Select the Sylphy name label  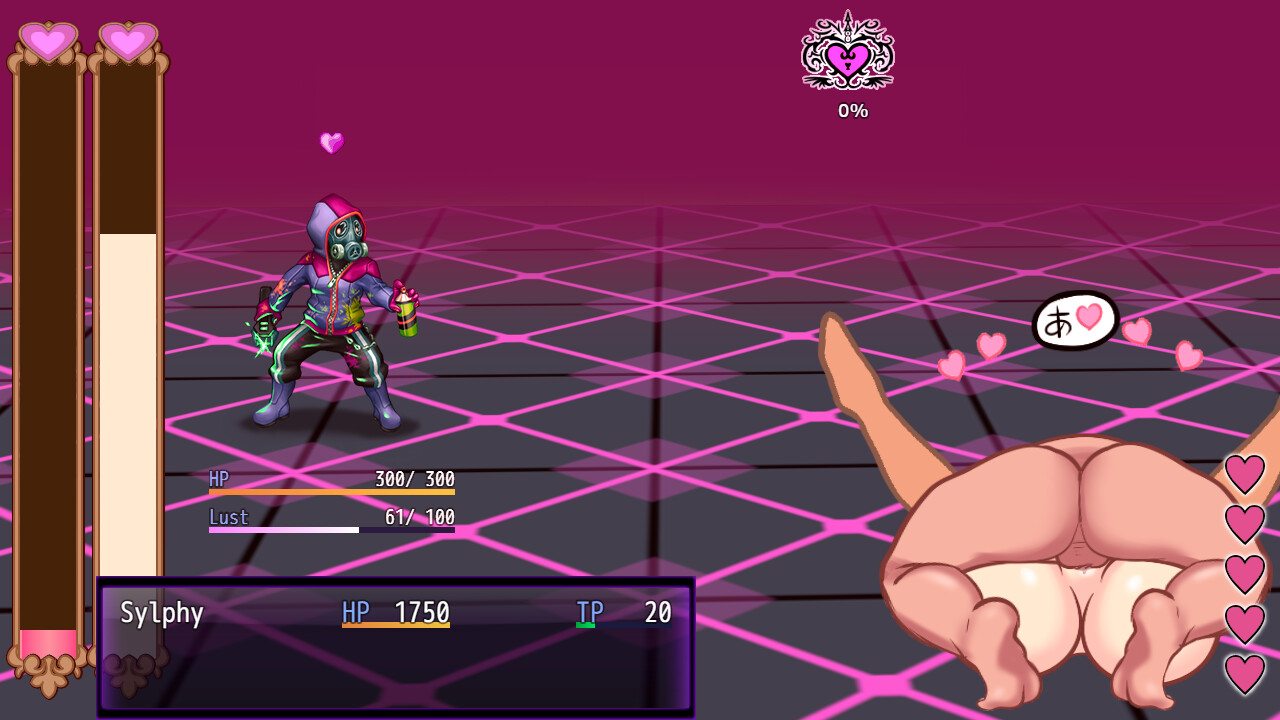pyautogui.click(x=162, y=612)
